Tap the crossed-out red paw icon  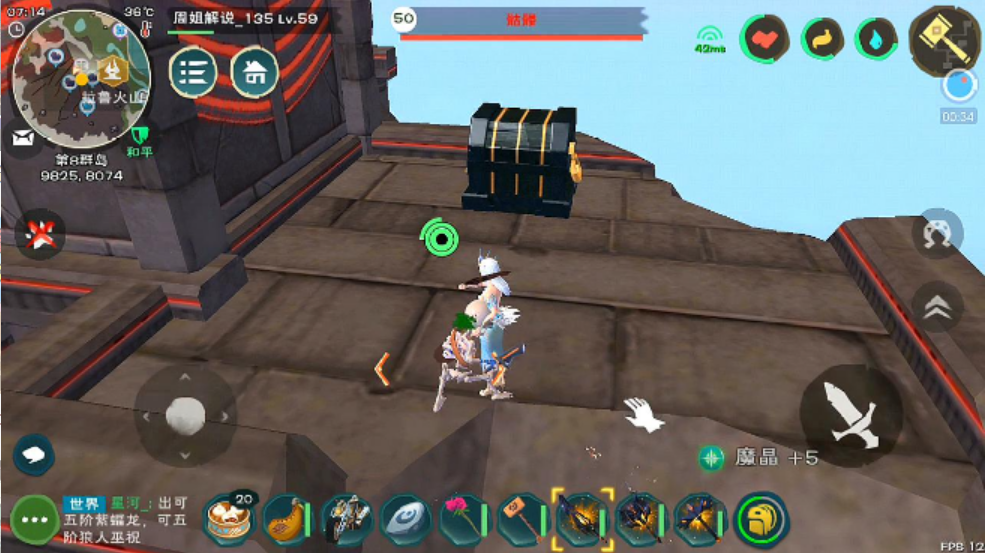click(x=40, y=236)
